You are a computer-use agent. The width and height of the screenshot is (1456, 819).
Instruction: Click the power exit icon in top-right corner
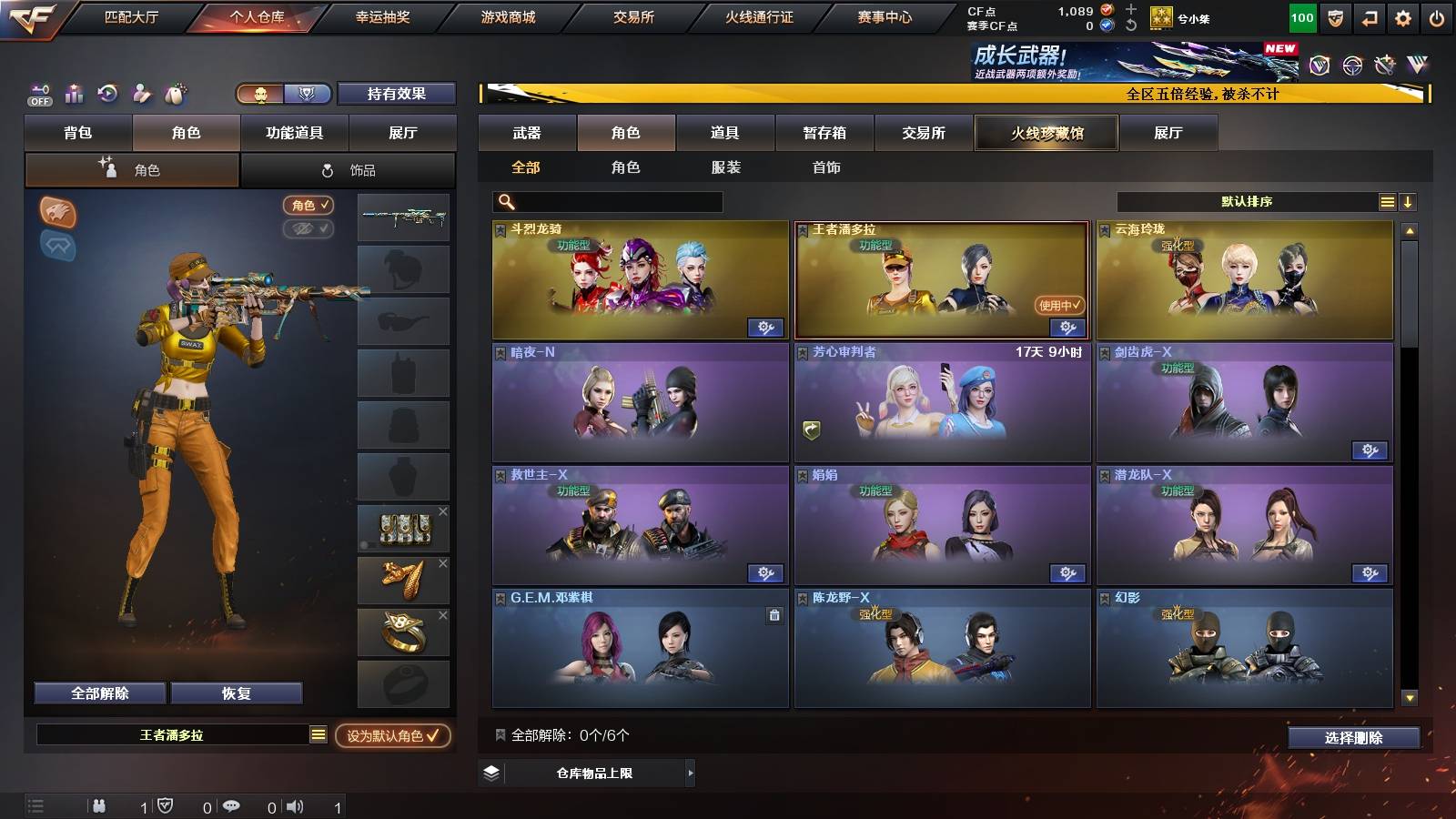[1435, 15]
